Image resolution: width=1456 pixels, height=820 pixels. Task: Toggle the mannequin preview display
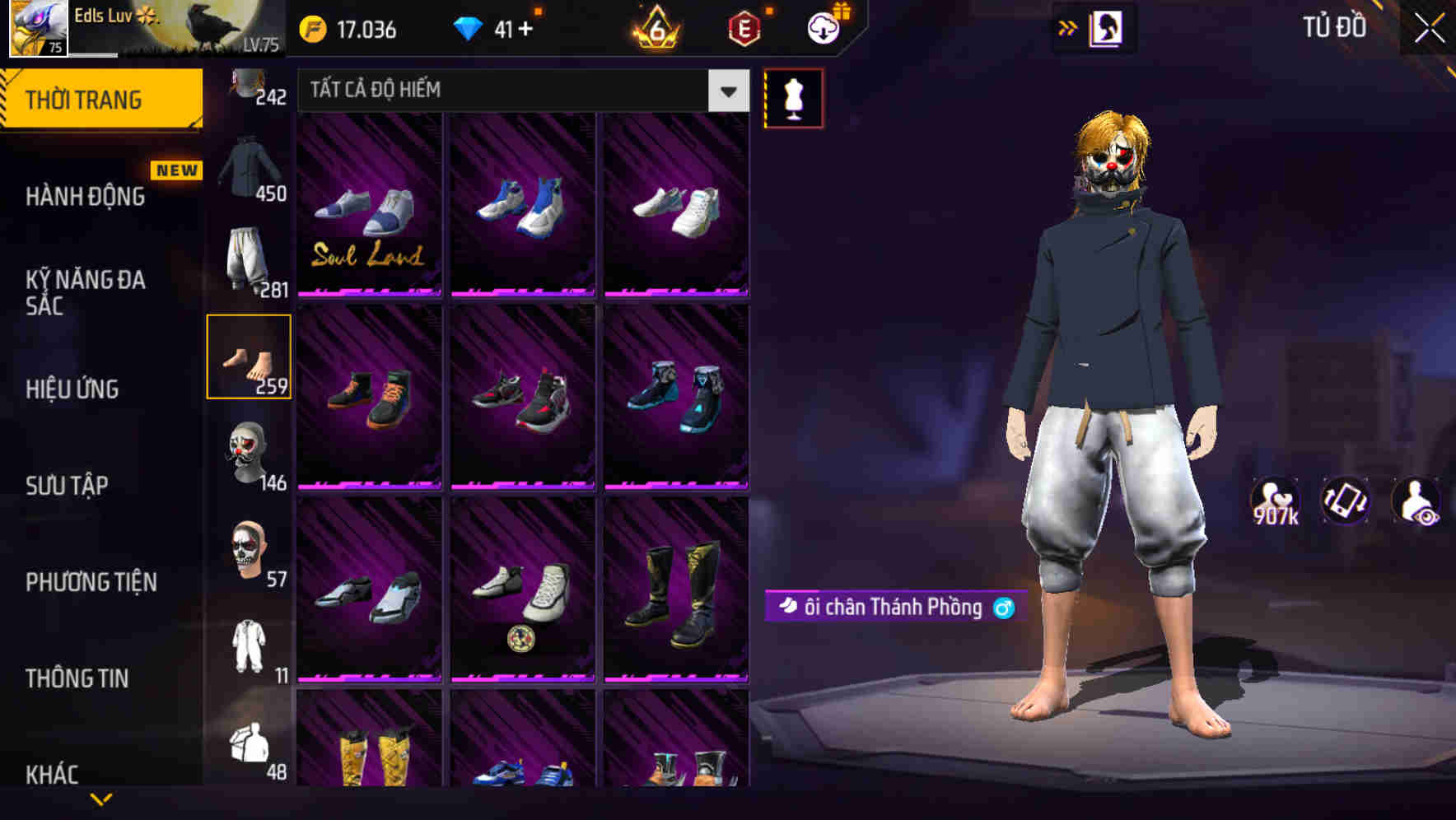794,97
